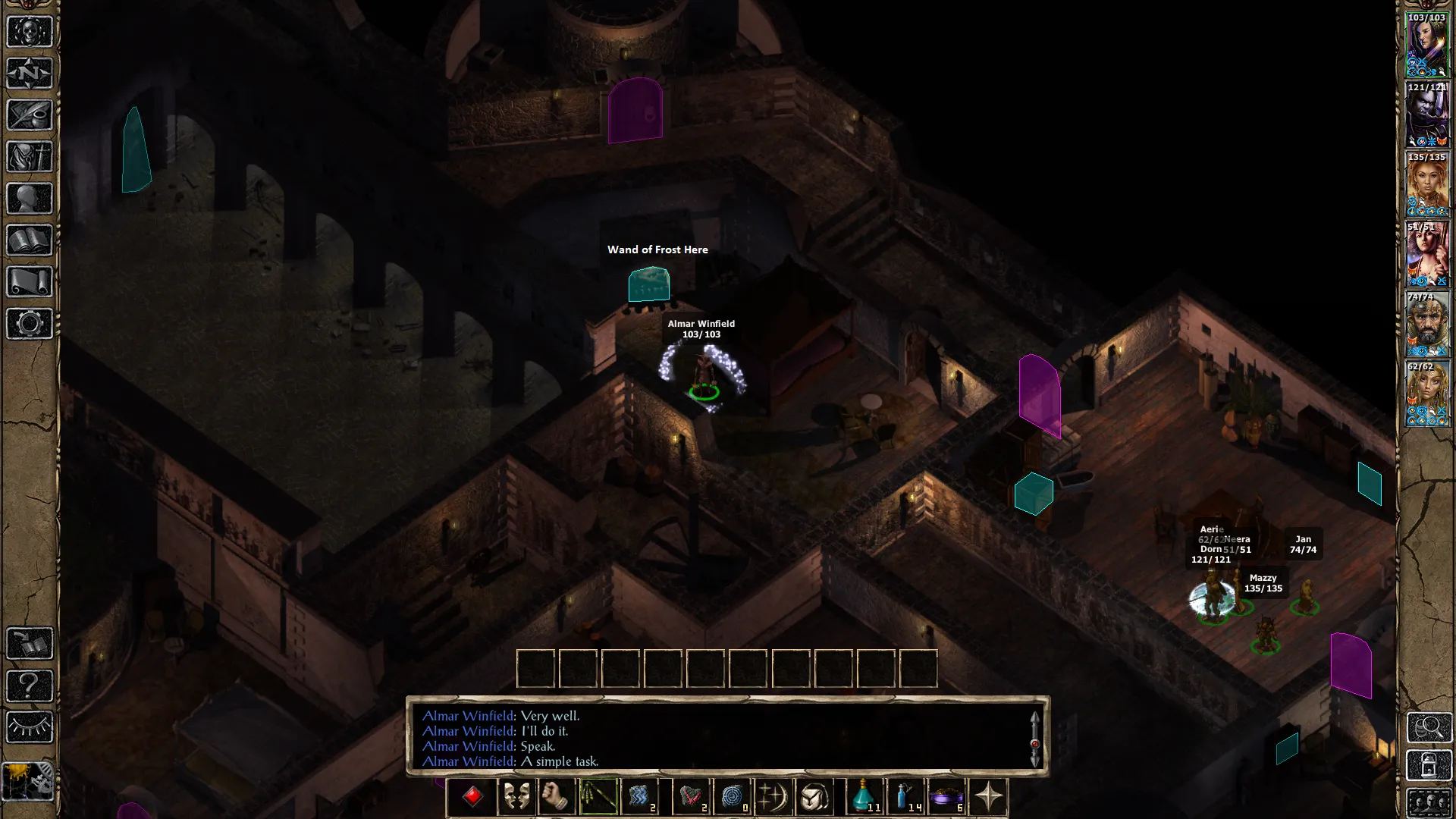This screenshot has width=1456, height=819.
Task: Open the mage spellbook button
Action: point(30,241)
